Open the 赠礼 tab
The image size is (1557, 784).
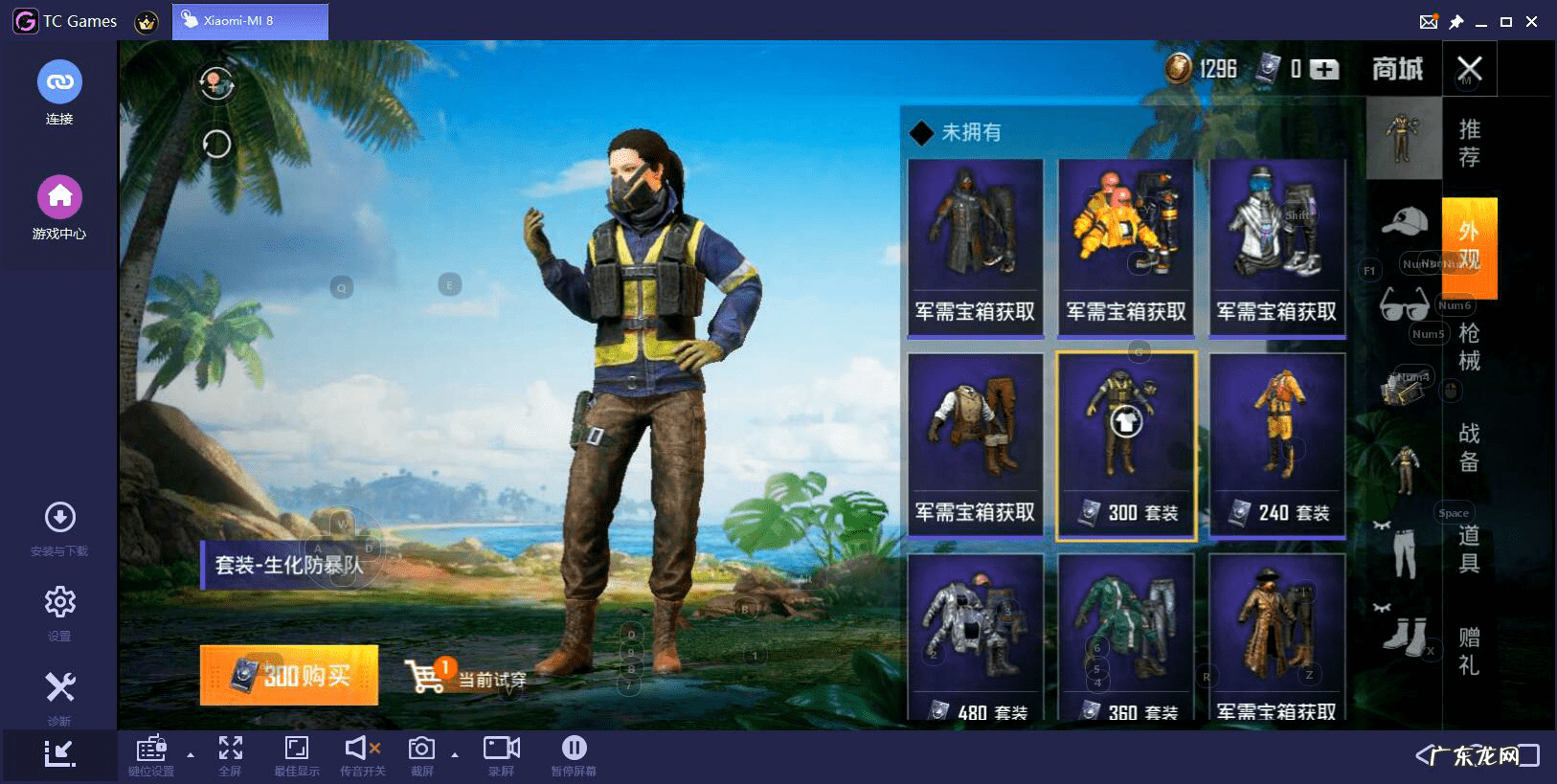[1469, 651]
